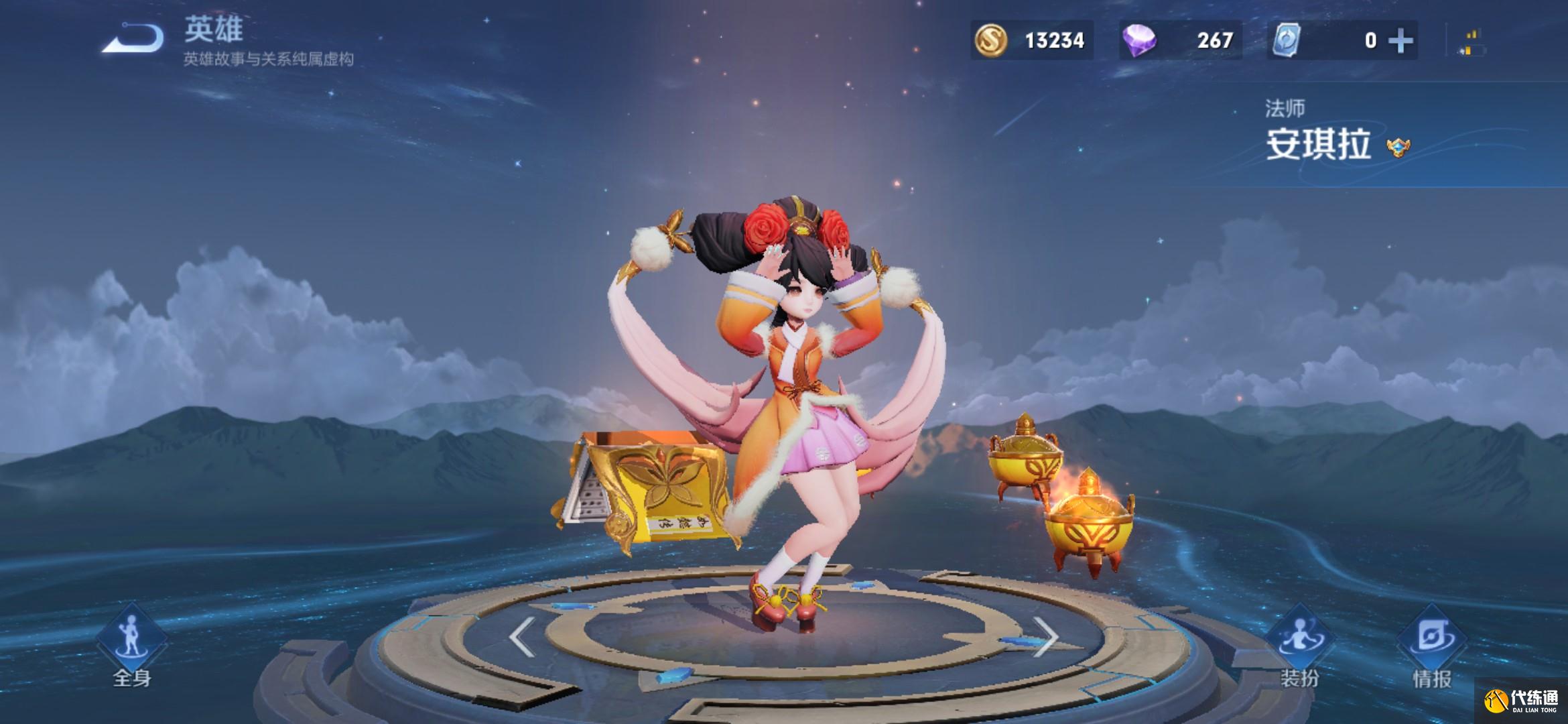Image resolution: width=1568 pixels, height=724 pixels.
Task: Tap the purple diamond currency icon
Action: coord(1139,41)
